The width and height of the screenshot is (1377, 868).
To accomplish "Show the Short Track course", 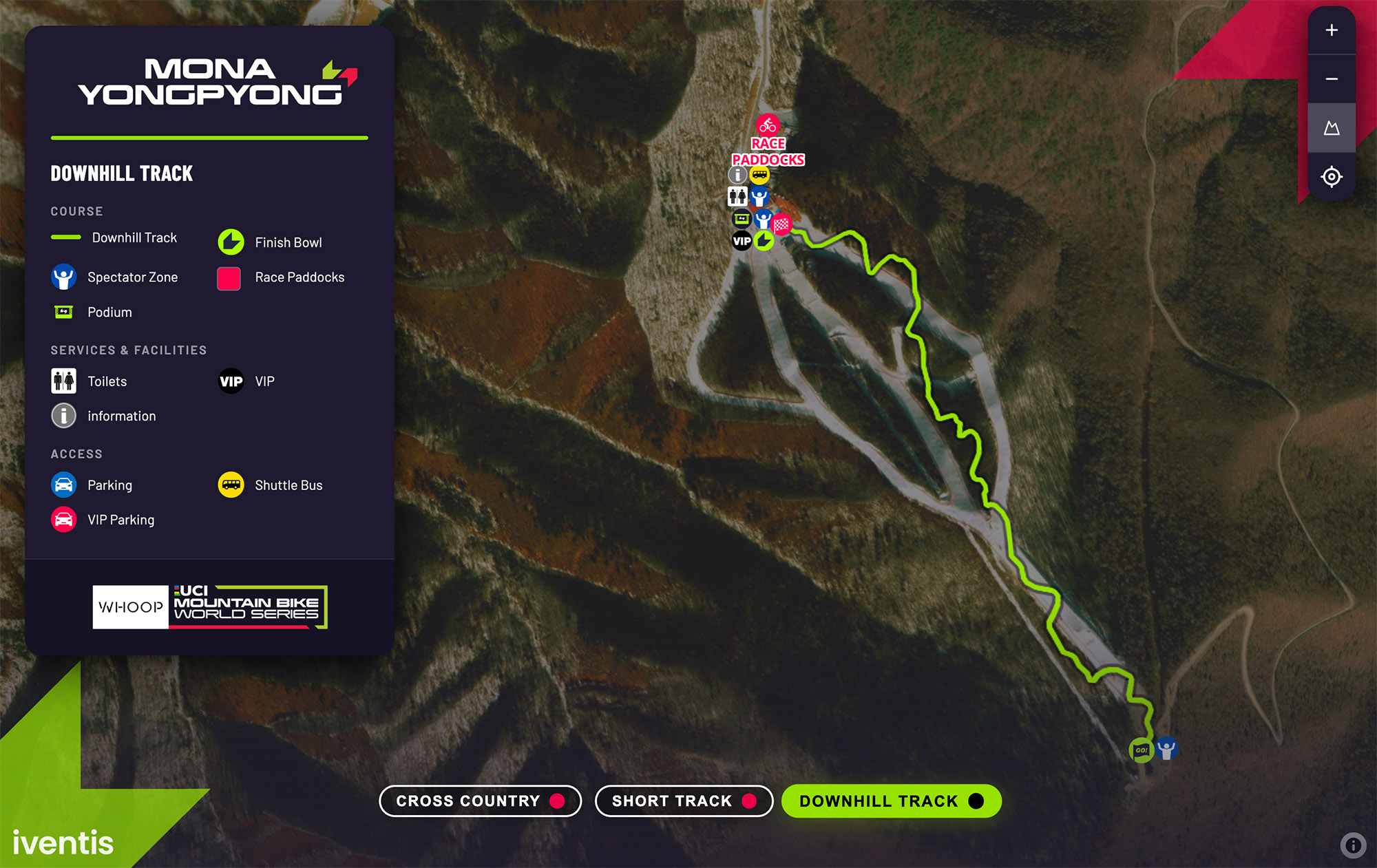I will [684, 801].
